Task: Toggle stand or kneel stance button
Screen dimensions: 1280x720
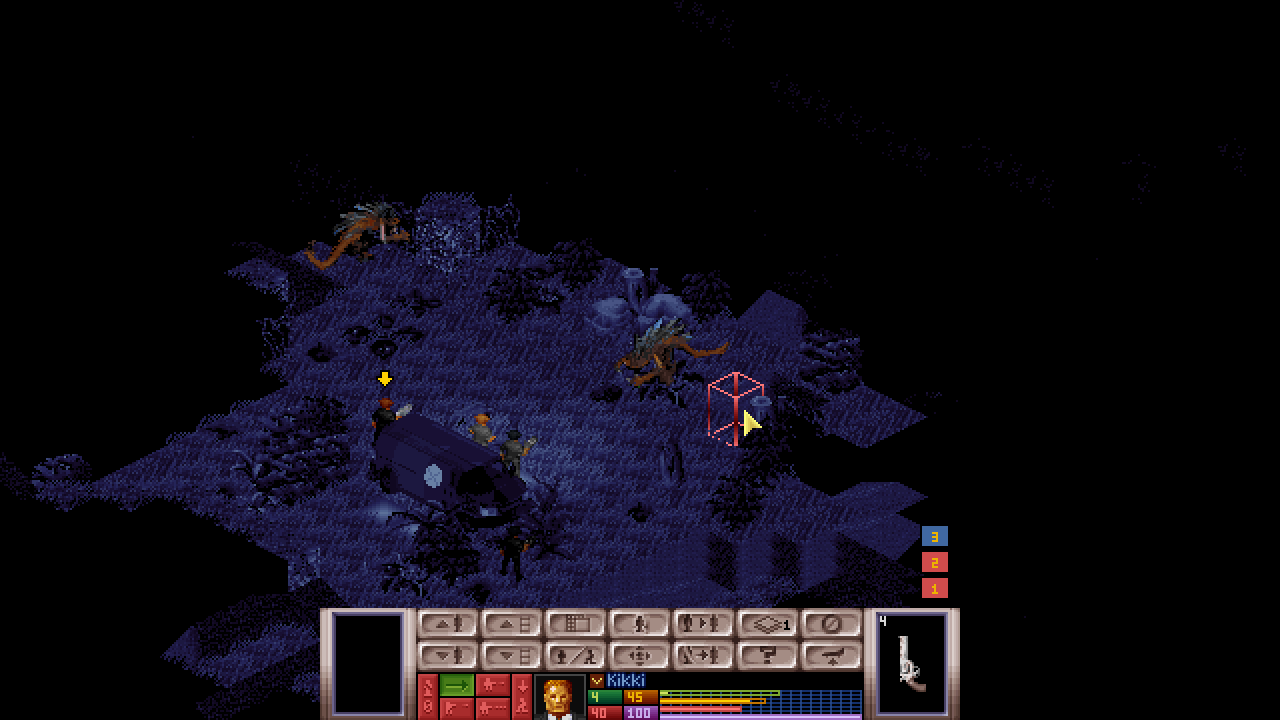Action: click(575, 656)
